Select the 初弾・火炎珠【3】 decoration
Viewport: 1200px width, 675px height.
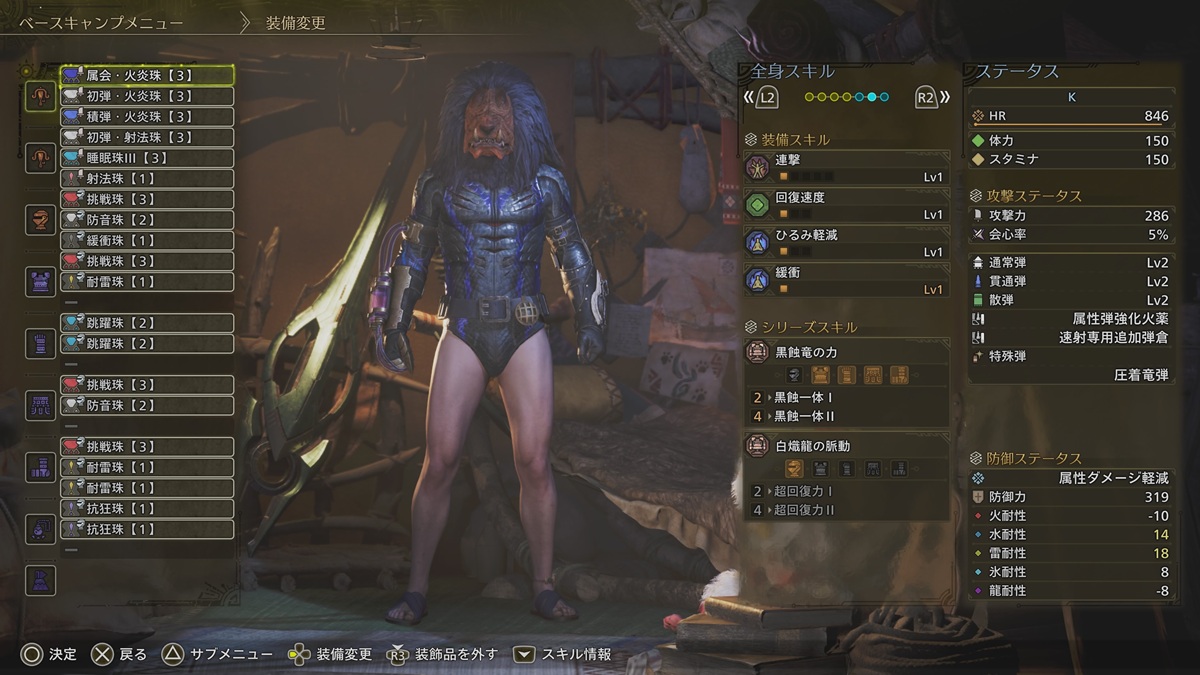(x=147, y=96)
